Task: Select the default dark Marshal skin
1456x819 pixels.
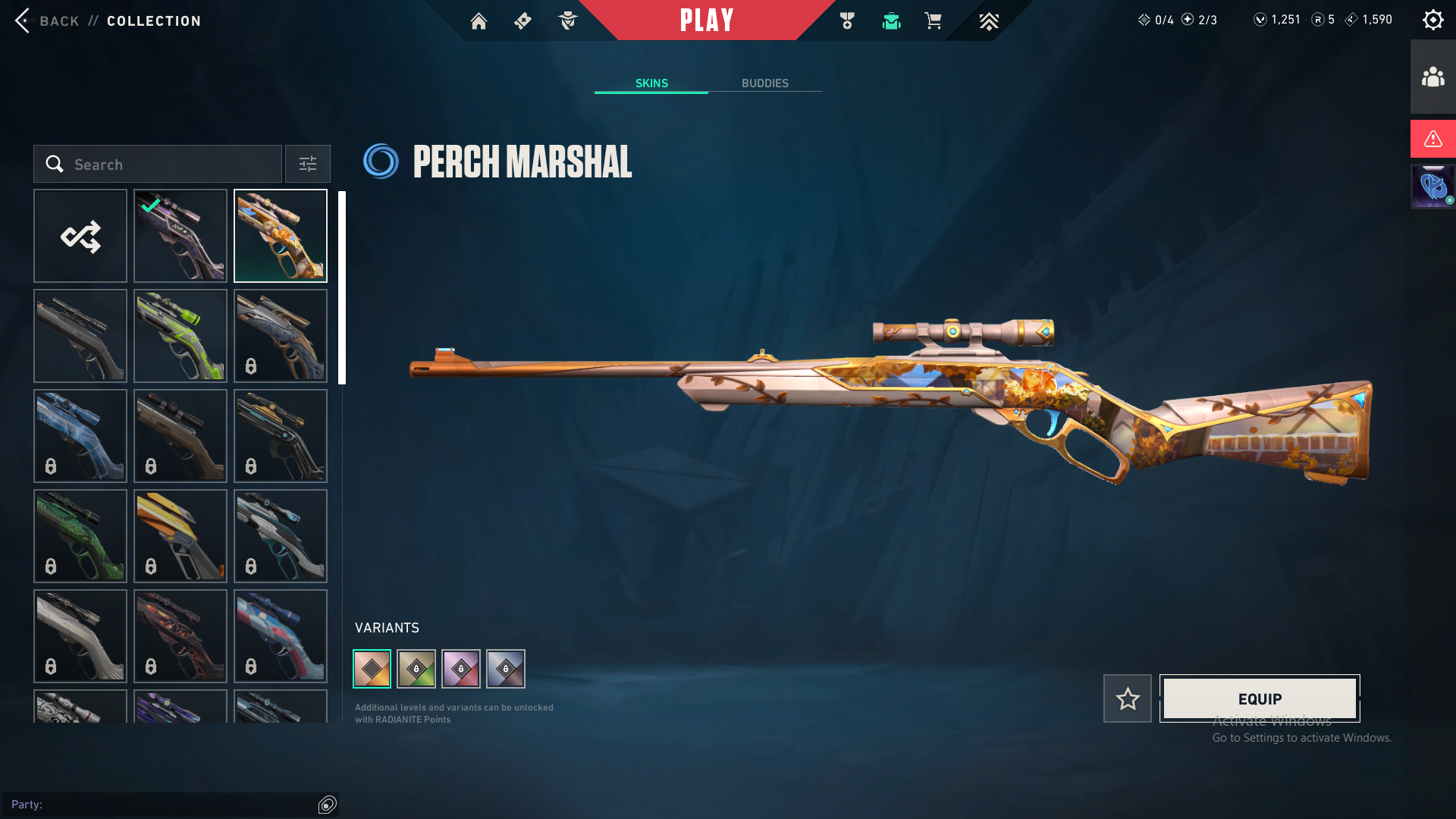Action: click(80, 336)
